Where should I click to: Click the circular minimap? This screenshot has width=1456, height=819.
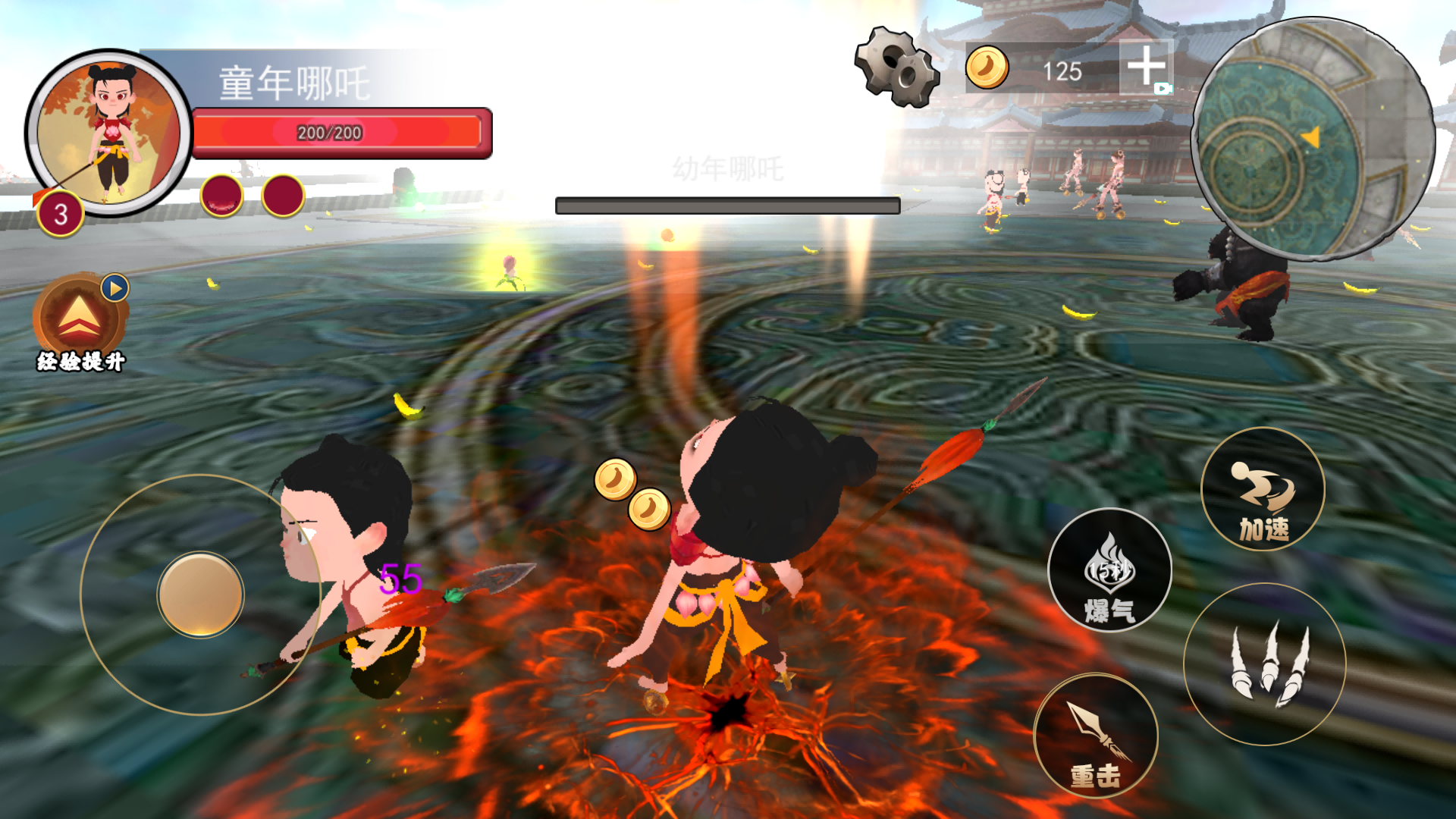tap(1313, 140)
